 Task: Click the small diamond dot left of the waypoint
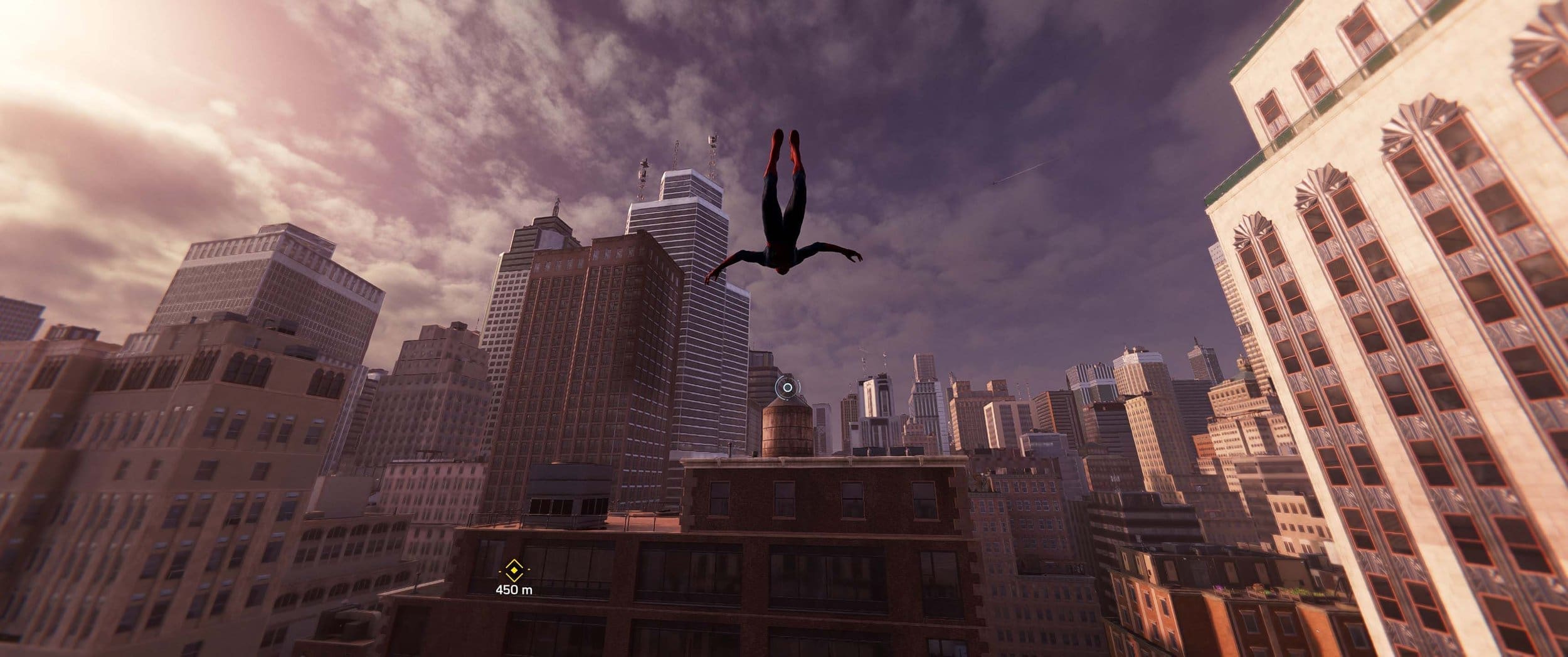click(x=500, y=570)
